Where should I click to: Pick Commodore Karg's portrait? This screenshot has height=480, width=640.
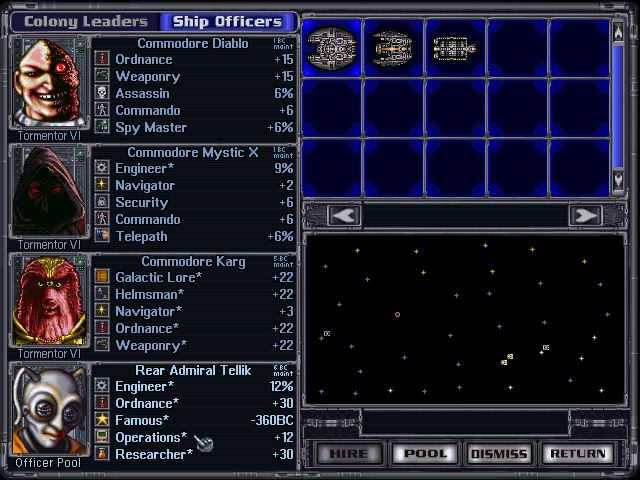[x=49, y=301]
